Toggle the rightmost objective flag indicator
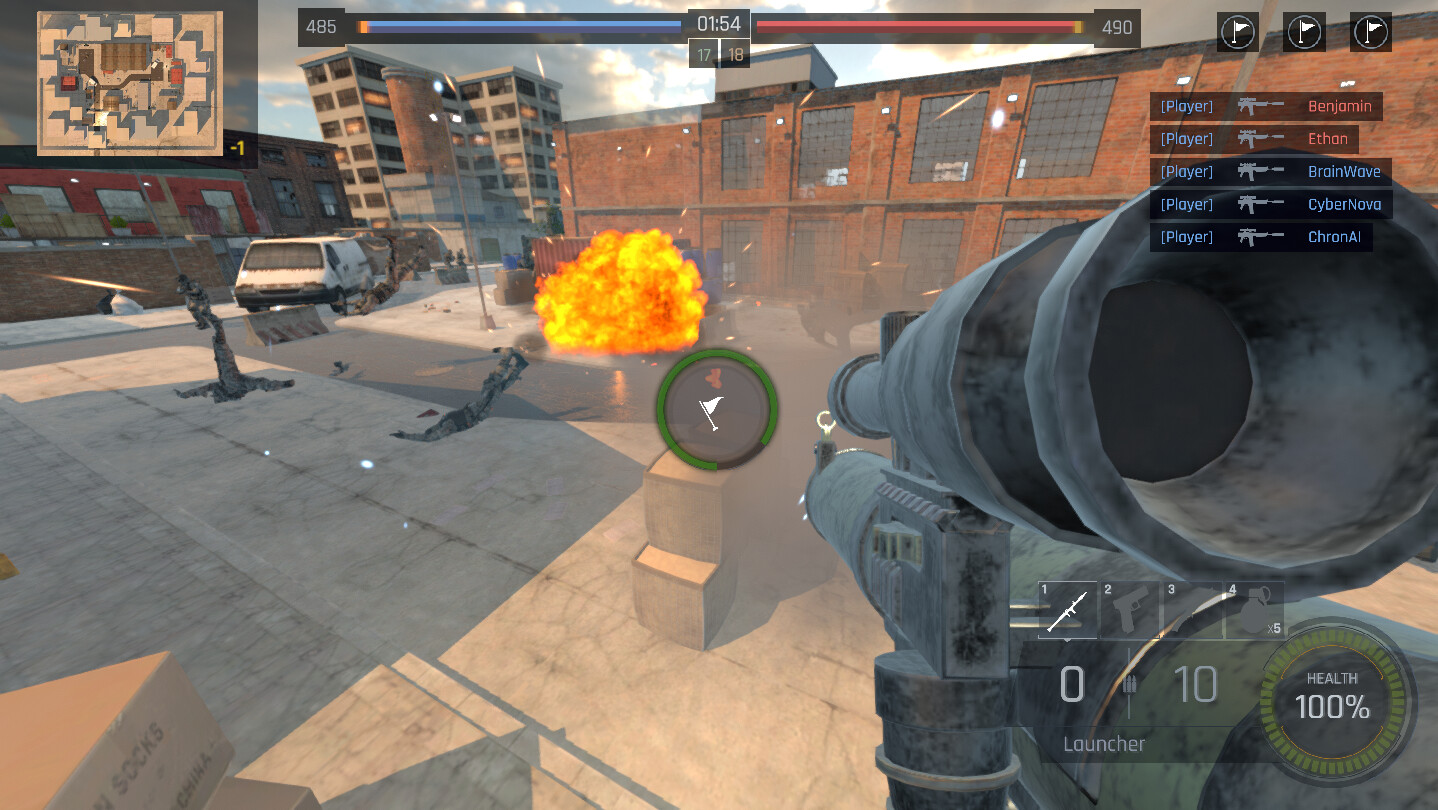 click(x=1370, y=32)
